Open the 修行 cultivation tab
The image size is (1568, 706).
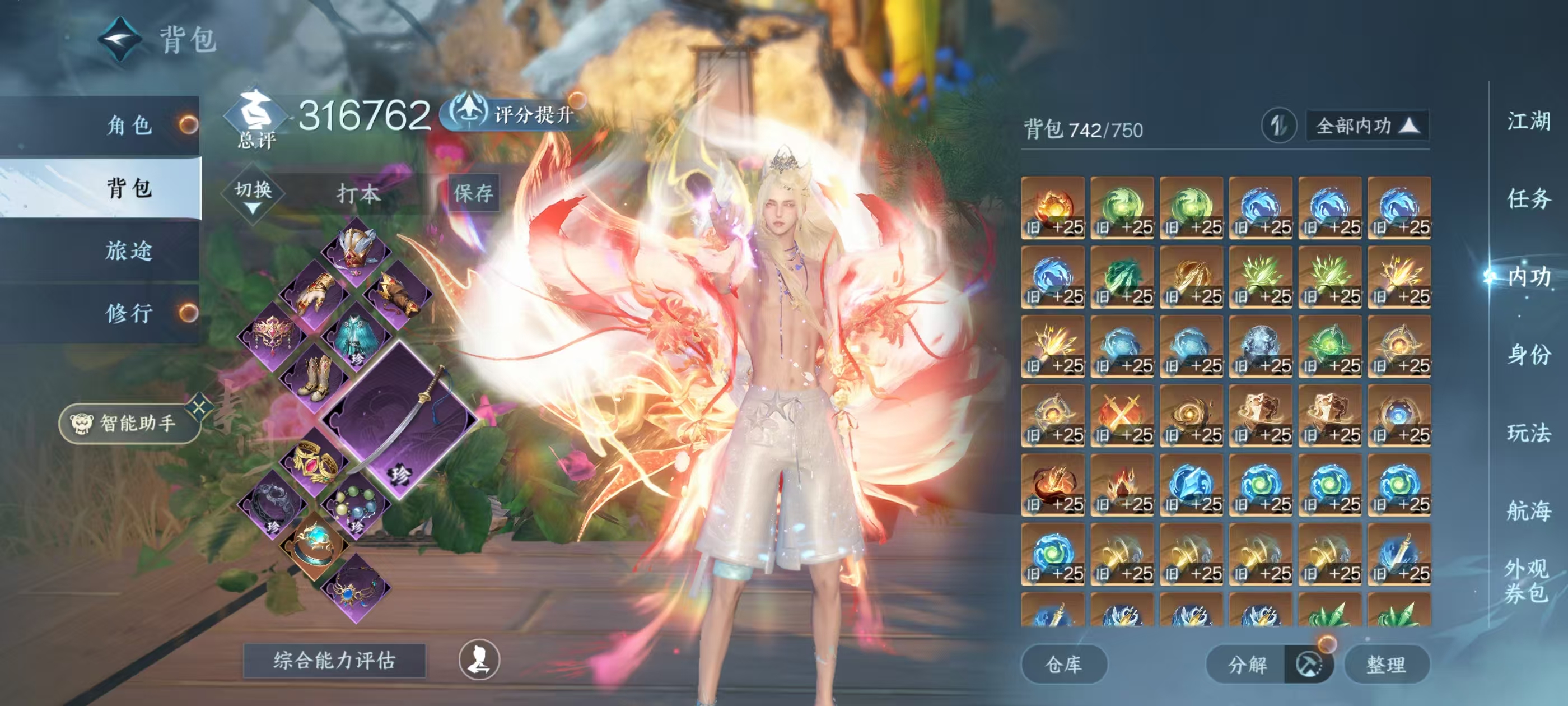(128, 313)
